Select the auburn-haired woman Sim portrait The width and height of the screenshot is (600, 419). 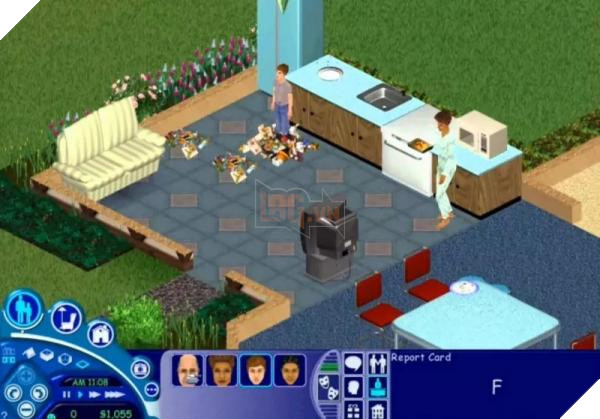tap(221, 371)
